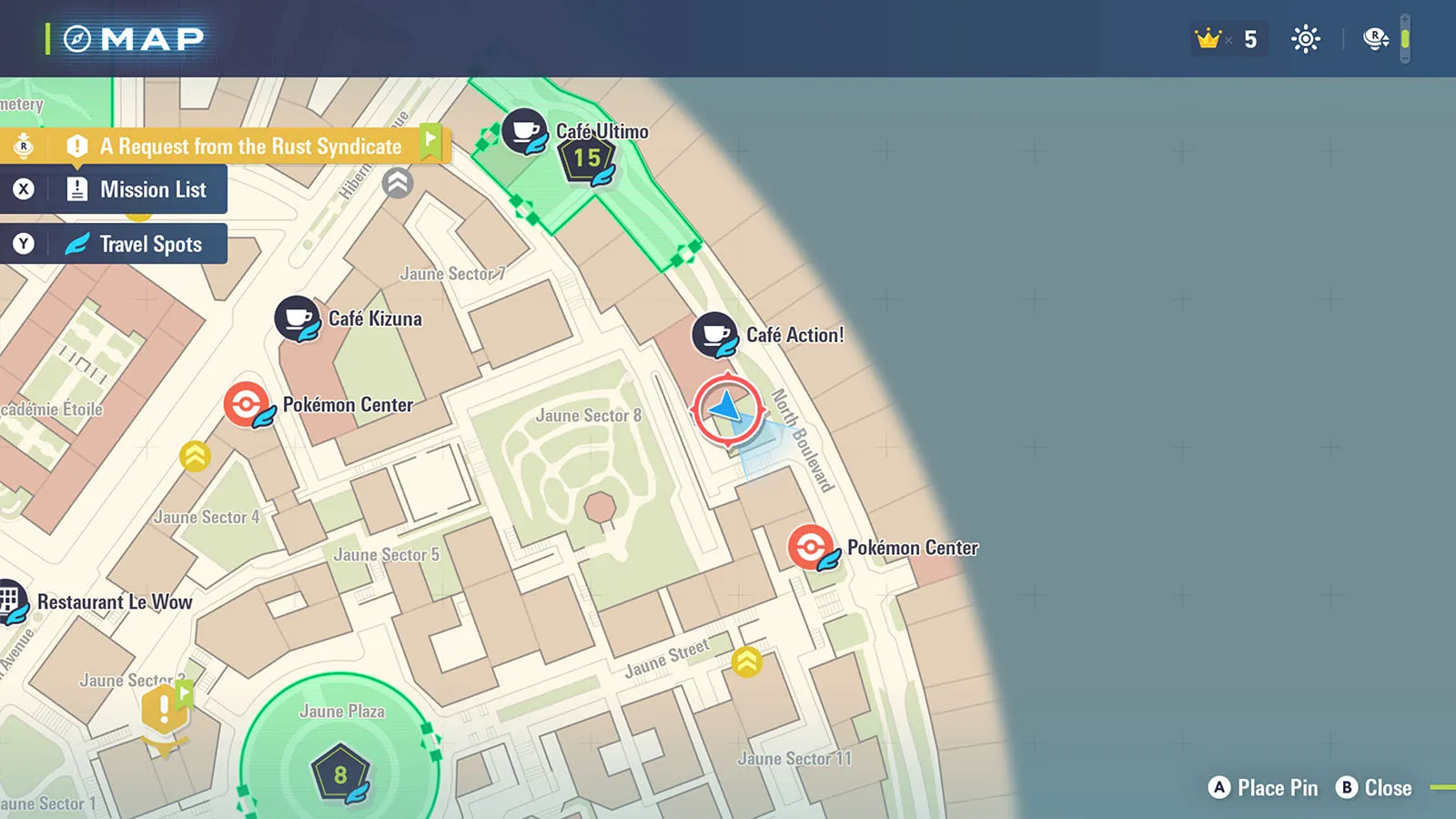Image resolution: width=1456 pixels, height=819 pixels.
Task: Open the Travel Spots list
Action: 135,244
